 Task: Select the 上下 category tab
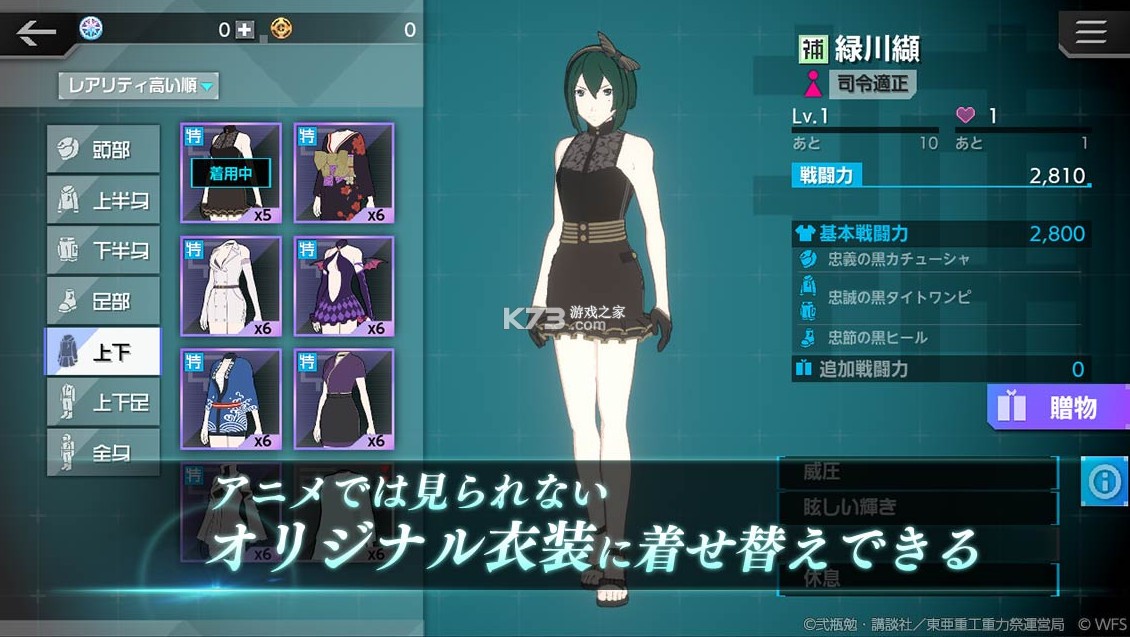[103, 351]
